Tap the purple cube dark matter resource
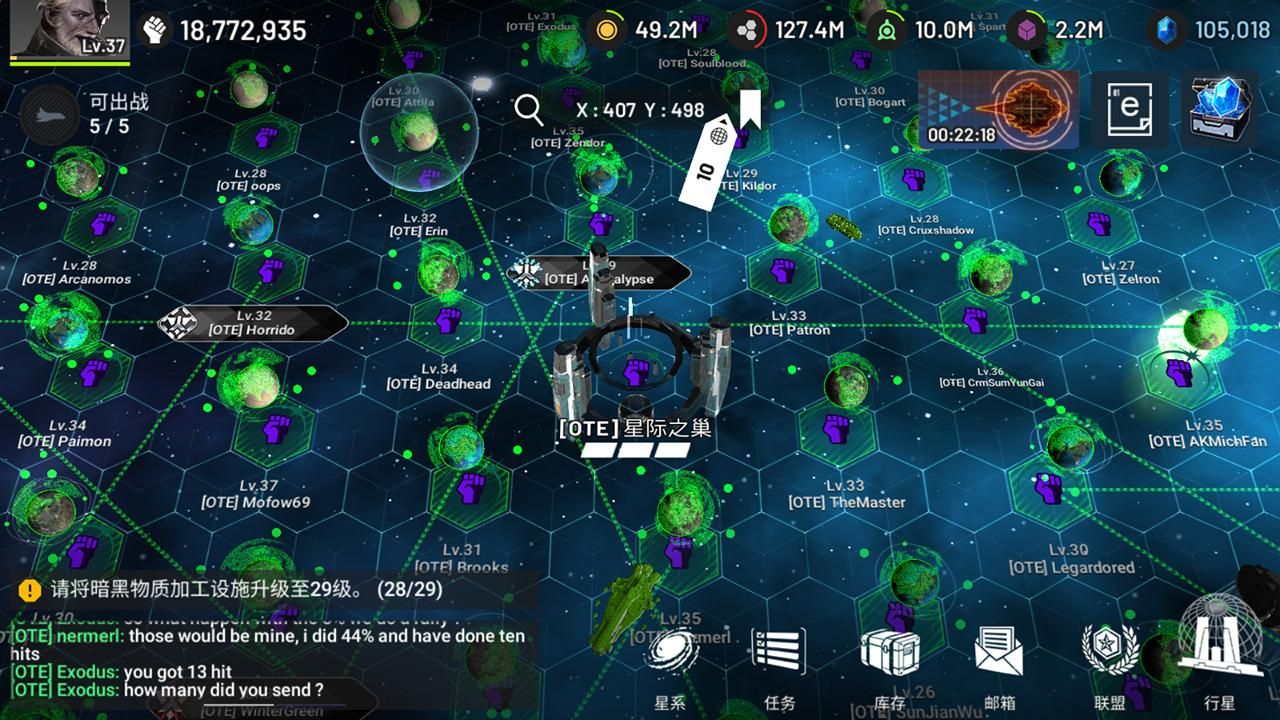 (x=1026, y=30)
